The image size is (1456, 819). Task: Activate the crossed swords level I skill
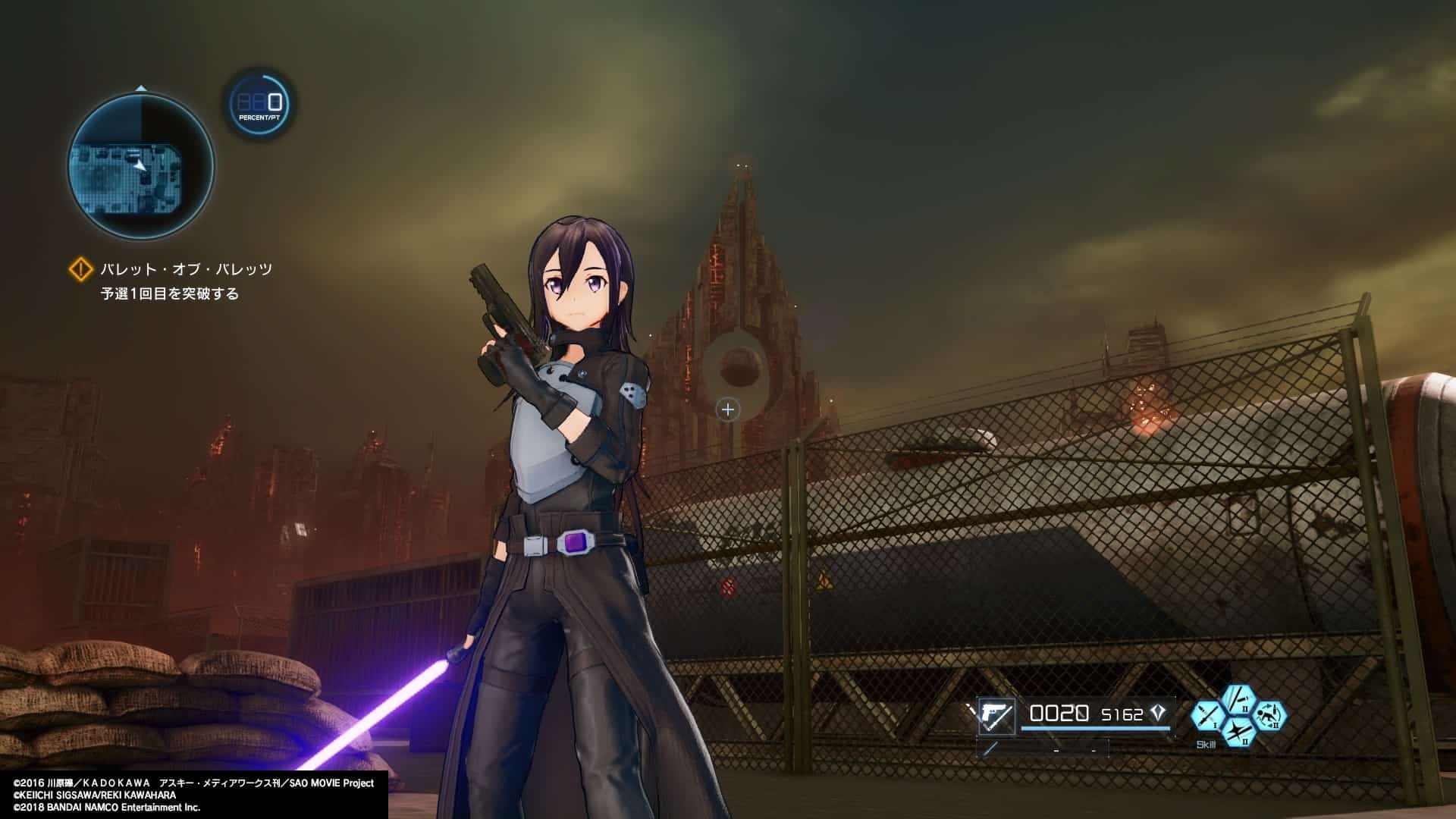pos(1208,717)
